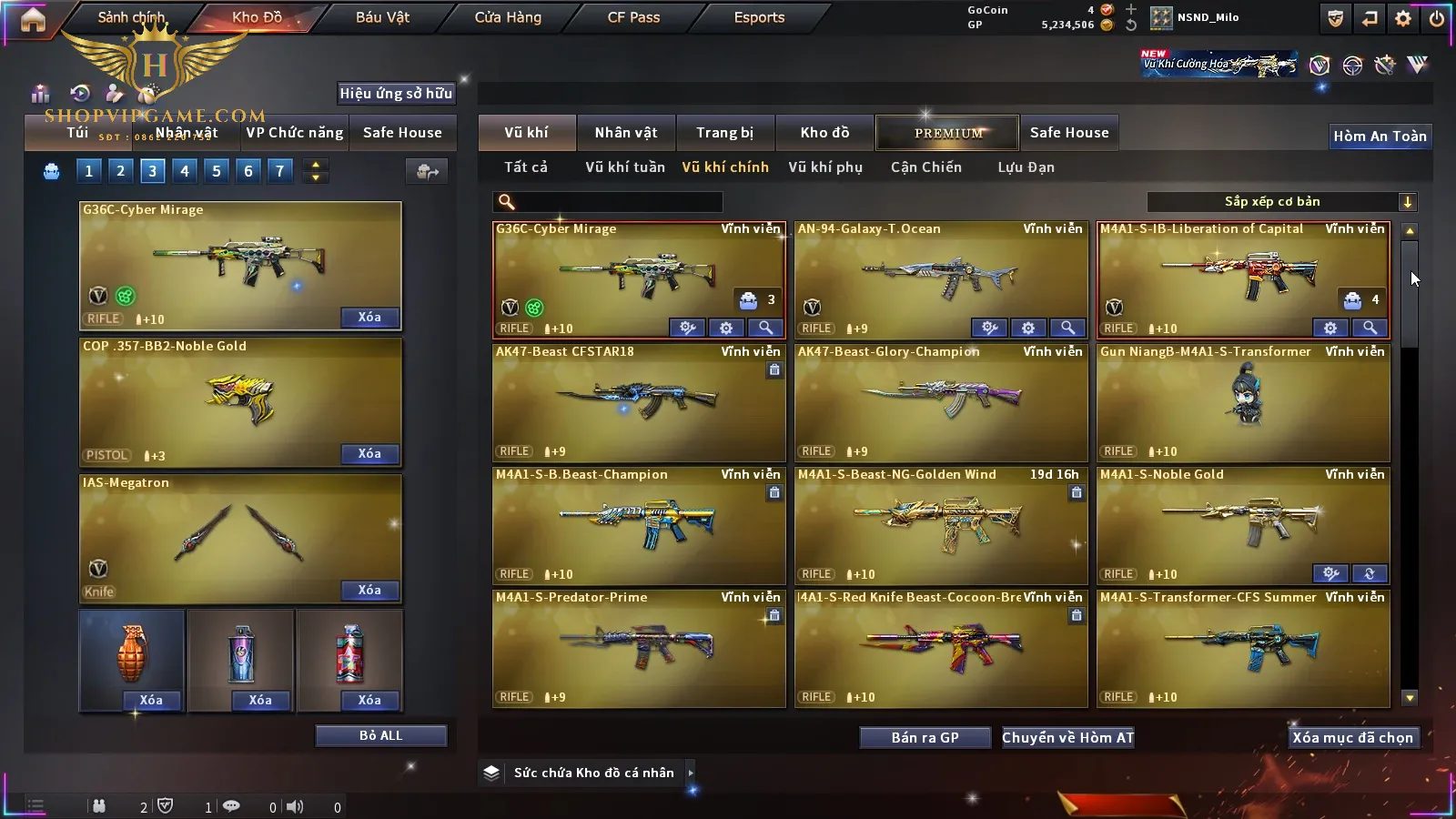
Task: Select the Trang bị tab
Action: [x=724, y=133]
